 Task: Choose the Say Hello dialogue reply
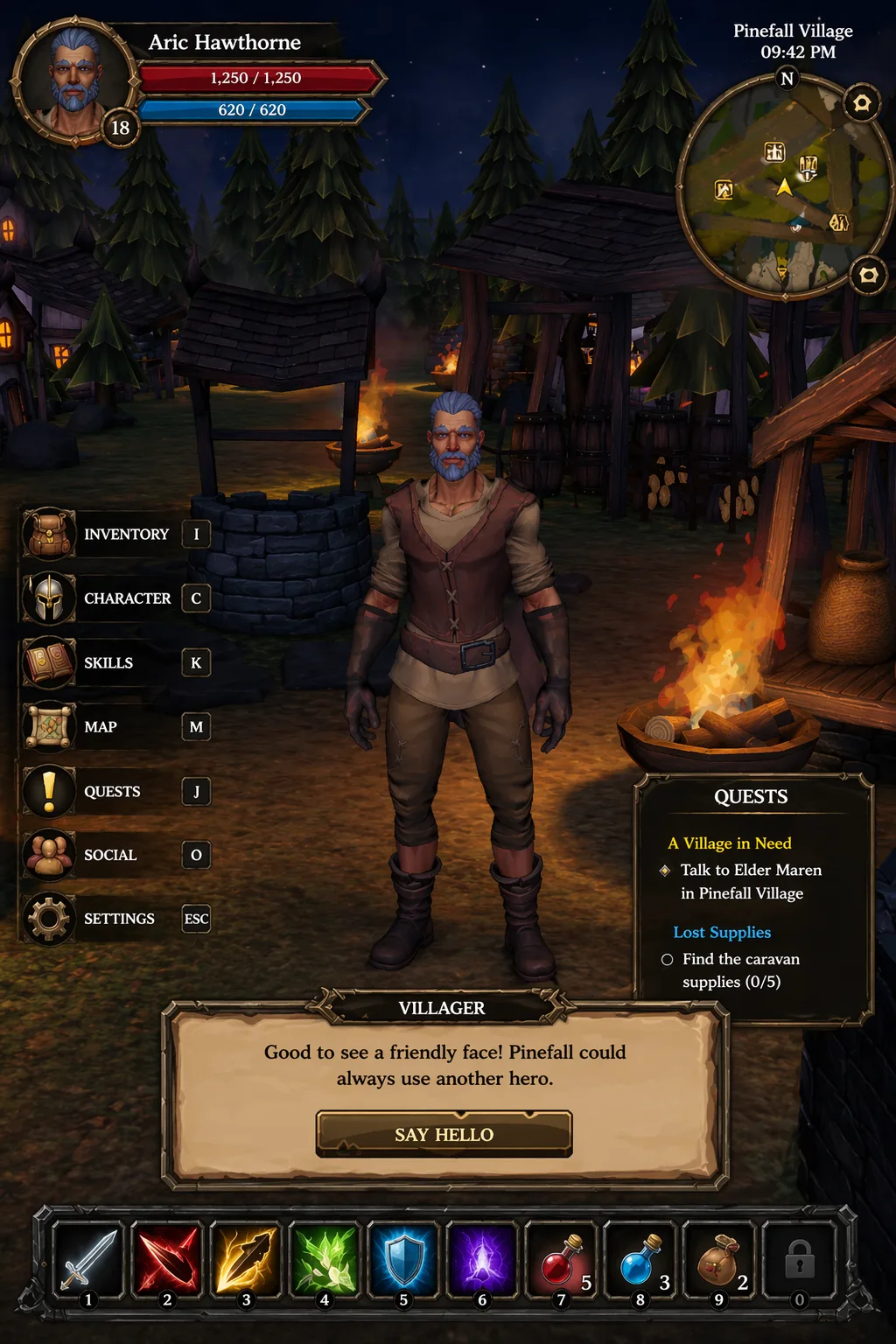(x=444, y=1135)
